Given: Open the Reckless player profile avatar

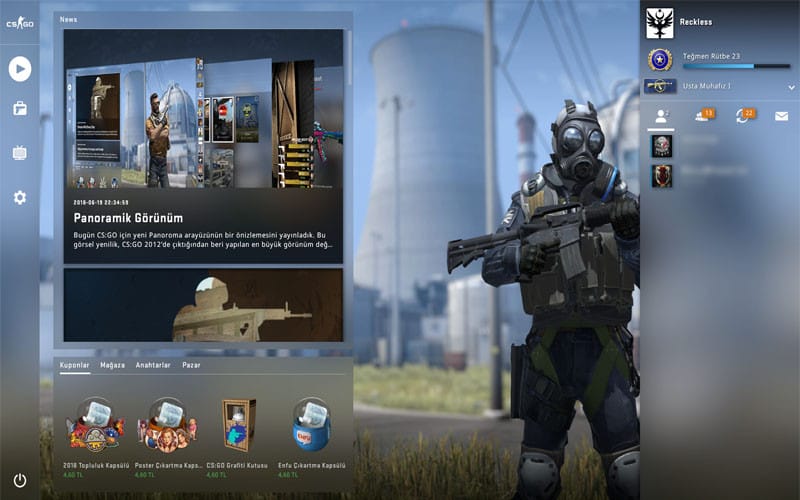Looking at the screenshot, I should tap(660, 22).
